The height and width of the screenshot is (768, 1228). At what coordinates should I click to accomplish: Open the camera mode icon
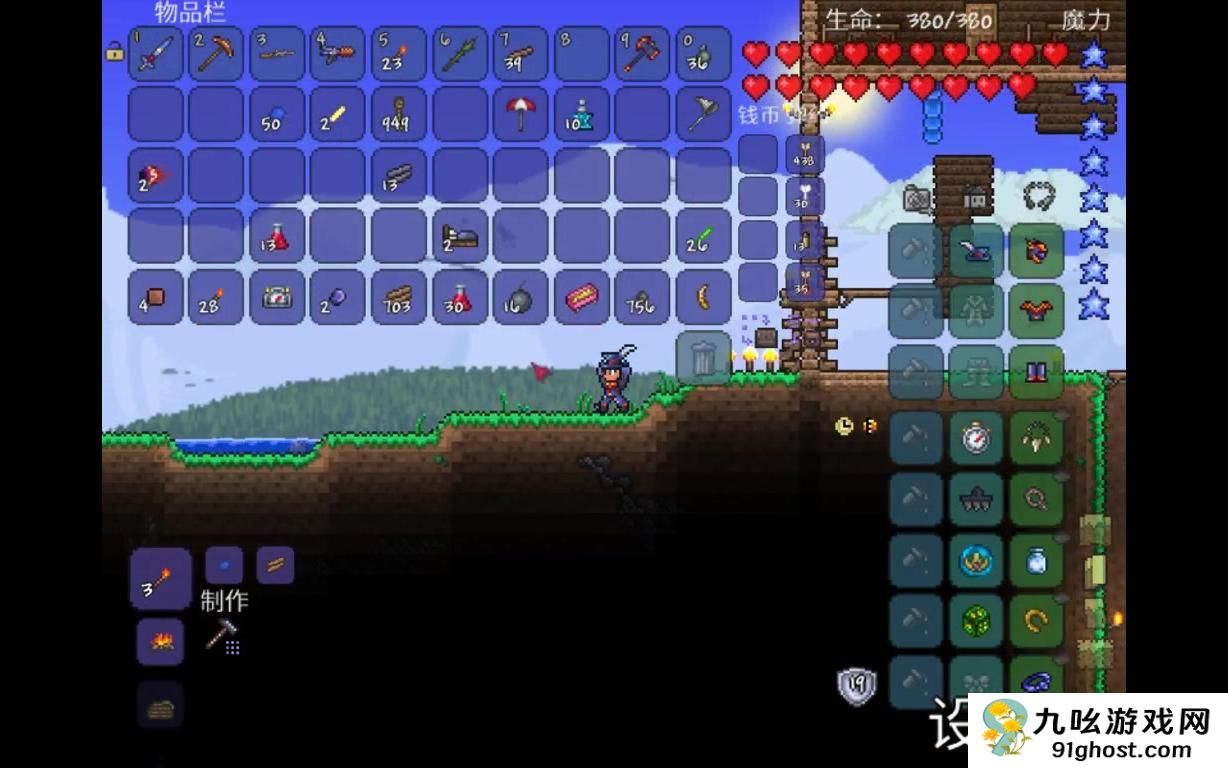[x=915, y=199]
